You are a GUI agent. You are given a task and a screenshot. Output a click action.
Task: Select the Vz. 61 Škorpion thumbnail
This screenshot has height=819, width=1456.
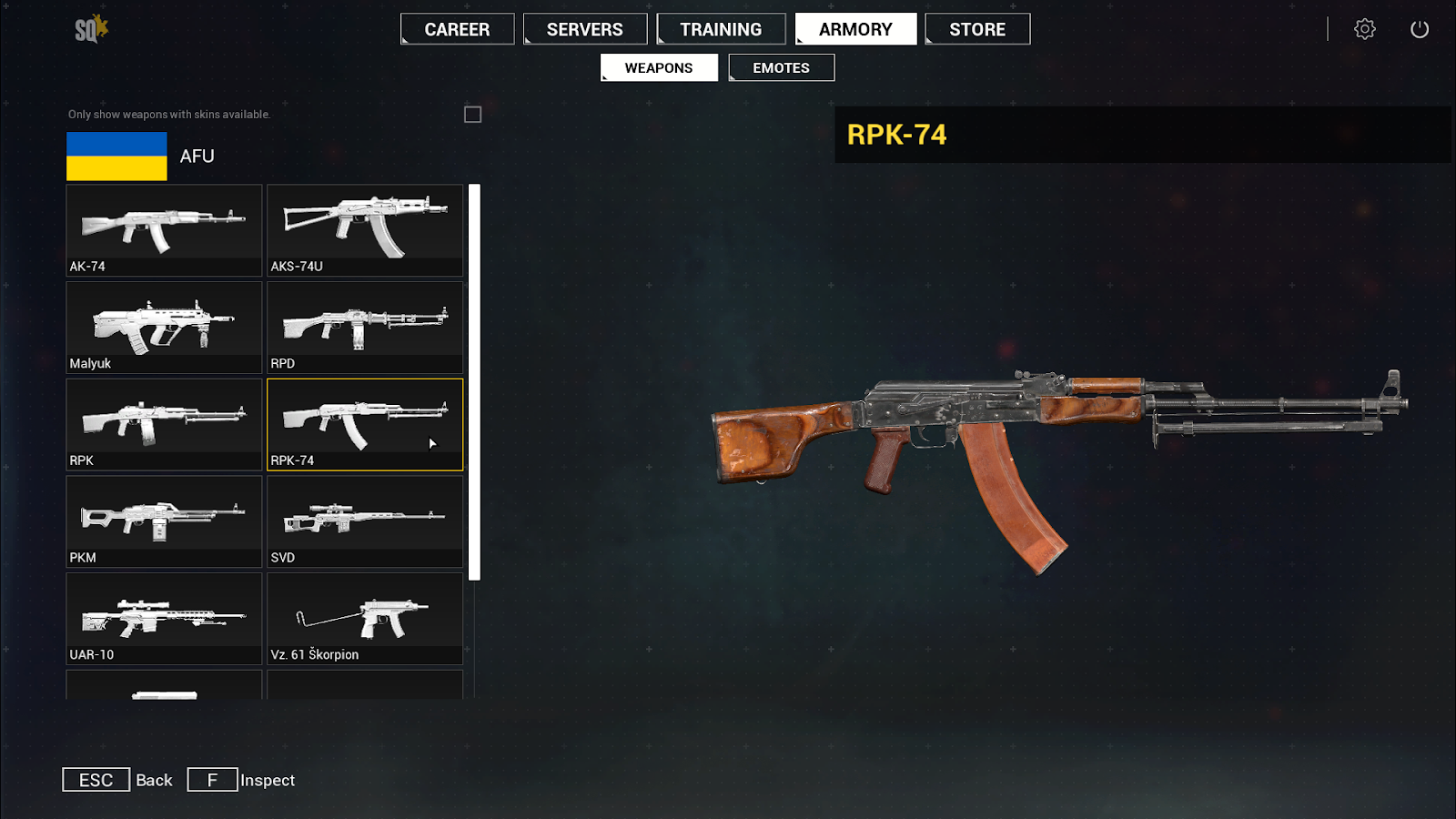pos(364,619)
